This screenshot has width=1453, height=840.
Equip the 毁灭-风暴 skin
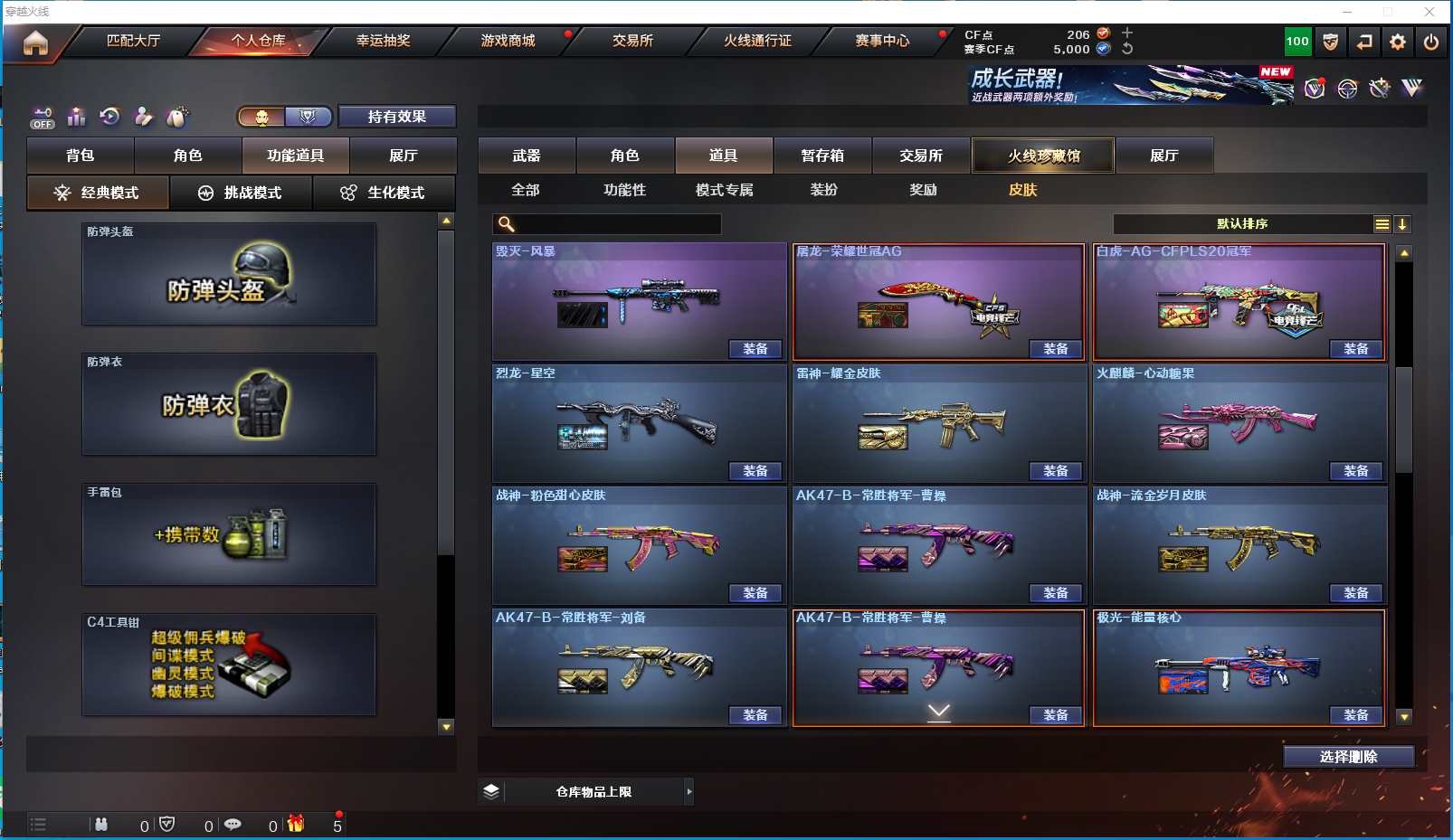click(x=755, y=349)
